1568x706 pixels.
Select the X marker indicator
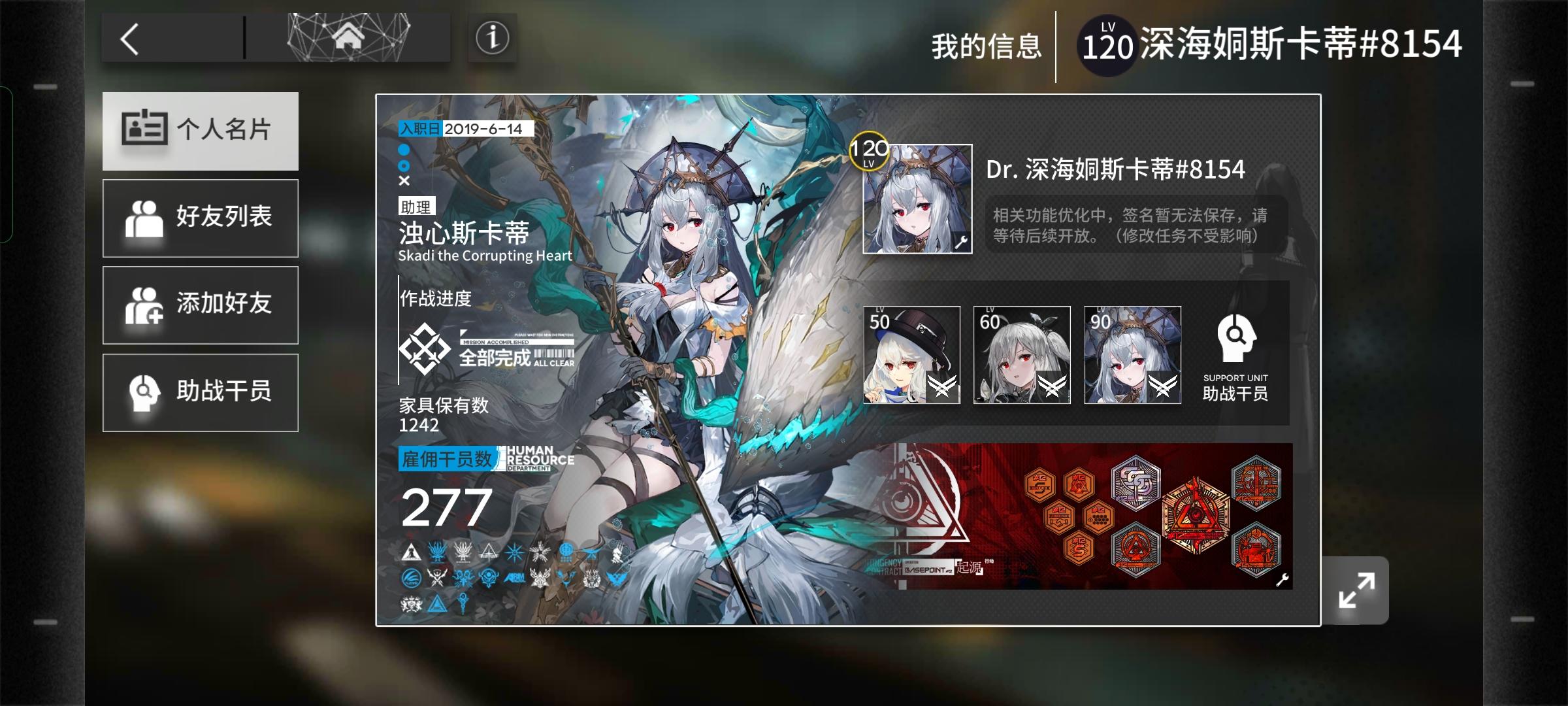pos(403,182)
